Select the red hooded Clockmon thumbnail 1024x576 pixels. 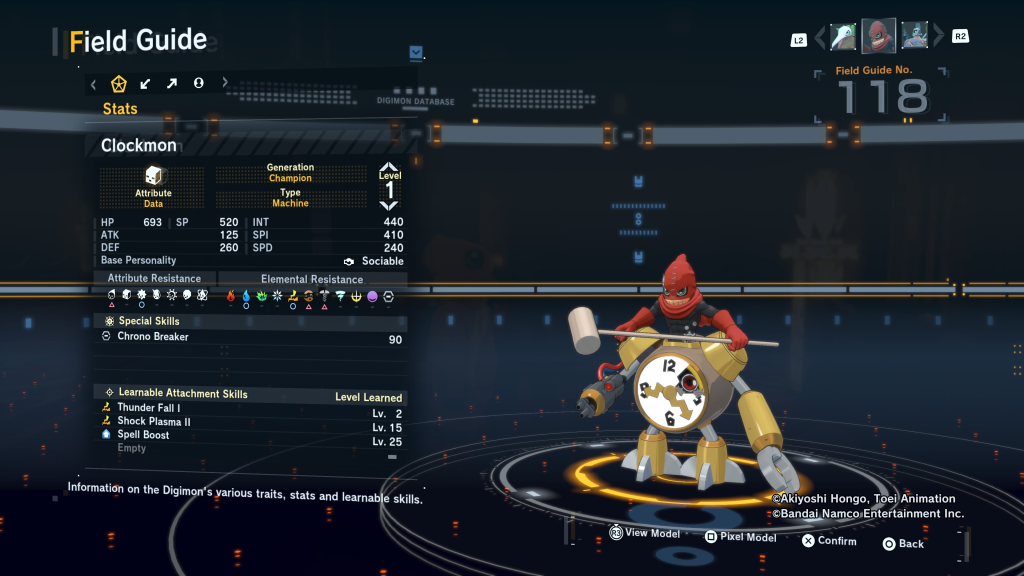[x=878, y=36]
